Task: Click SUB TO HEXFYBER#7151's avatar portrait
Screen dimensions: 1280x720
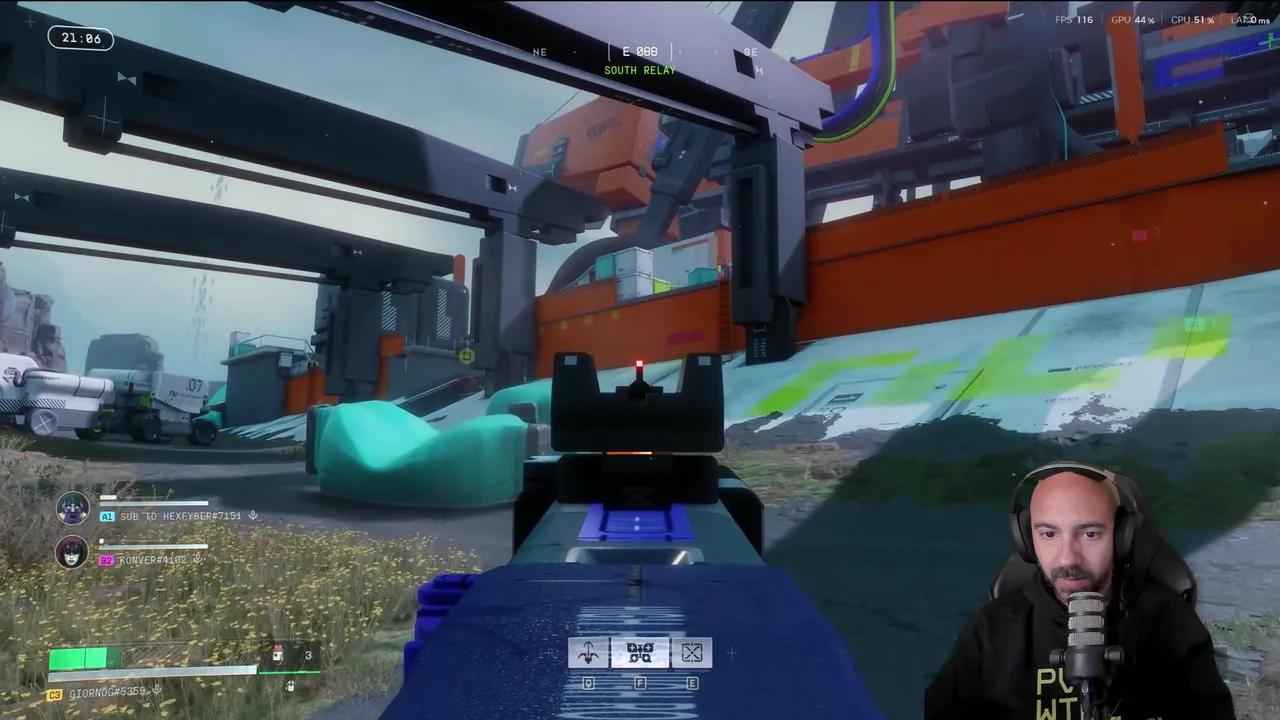Action: tap(72, 508)
